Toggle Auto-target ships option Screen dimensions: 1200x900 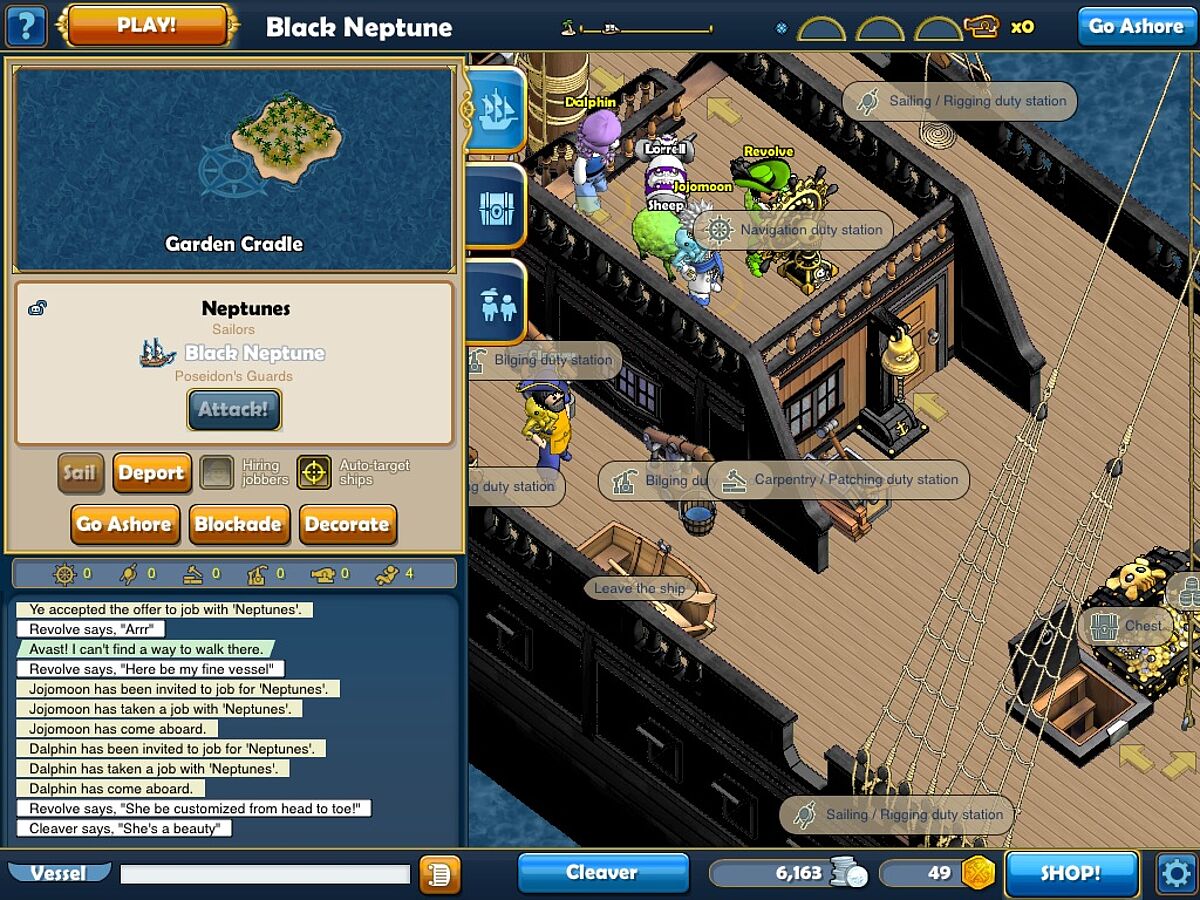tap(314, 473)
